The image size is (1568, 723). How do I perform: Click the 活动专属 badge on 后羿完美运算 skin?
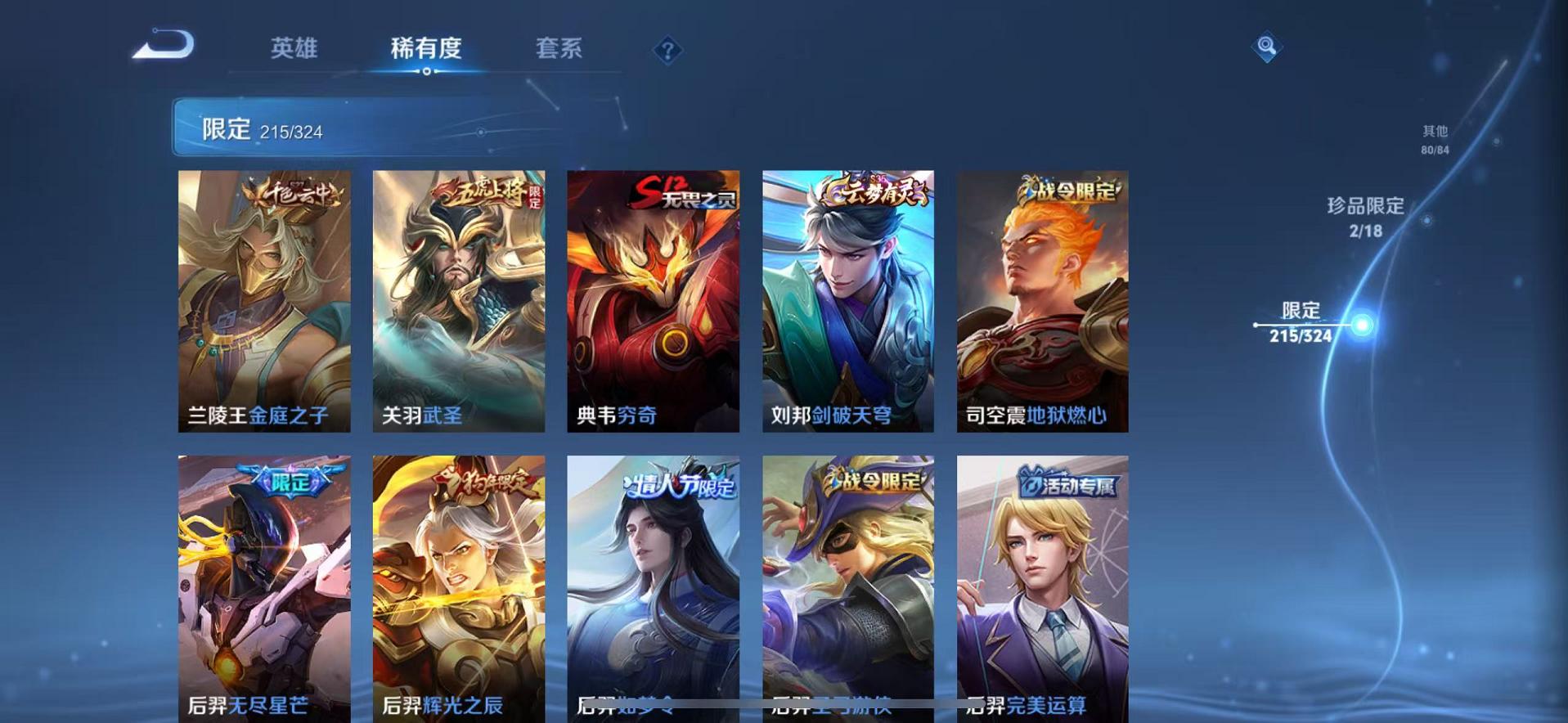coord(1069,484)
